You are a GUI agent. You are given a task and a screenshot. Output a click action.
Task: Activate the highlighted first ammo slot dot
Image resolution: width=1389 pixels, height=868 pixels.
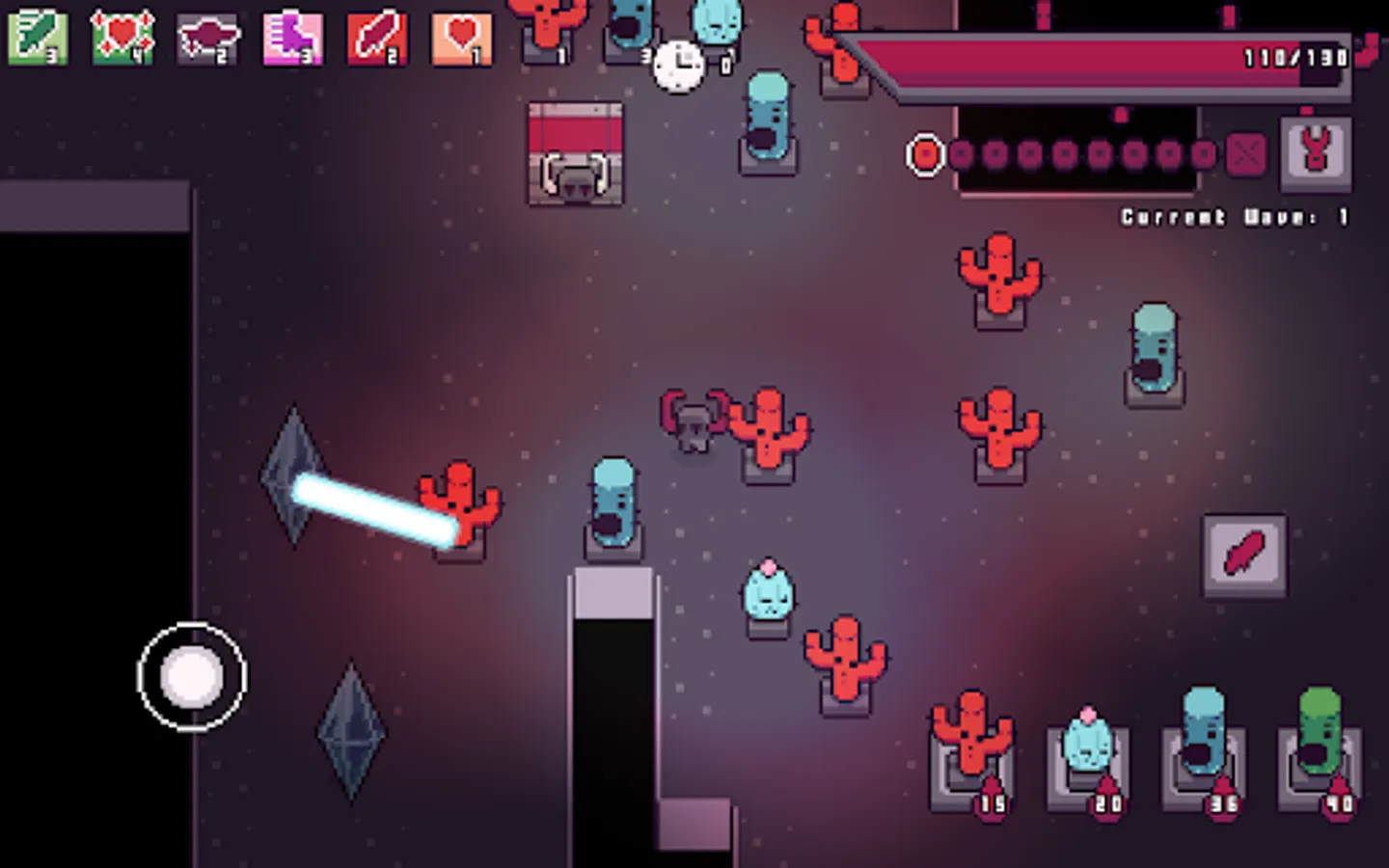[925, 152]
